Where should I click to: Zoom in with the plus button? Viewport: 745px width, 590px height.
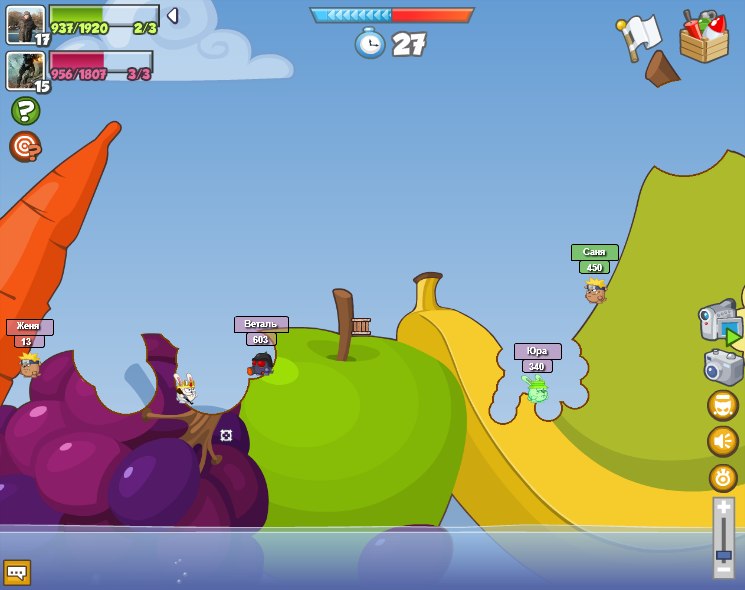click(x=723, y=507)
